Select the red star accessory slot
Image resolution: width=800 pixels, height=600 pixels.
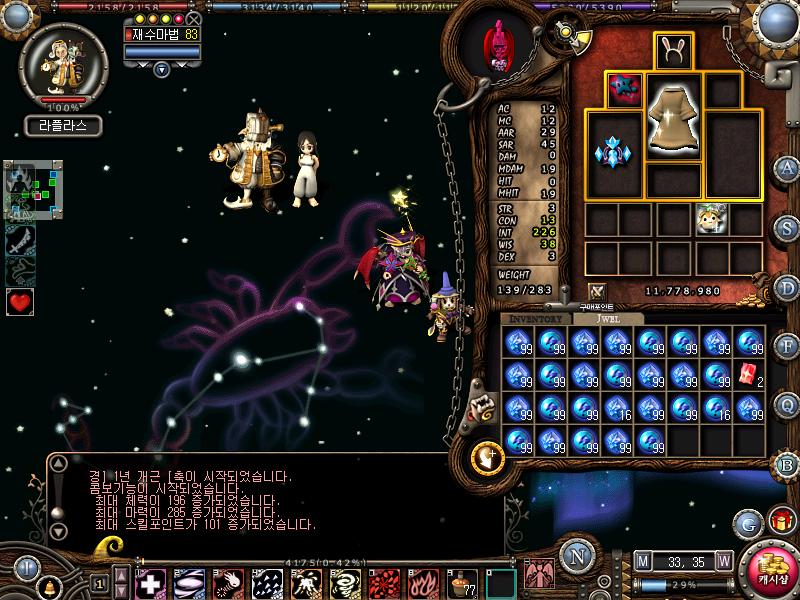click(625, 89)
